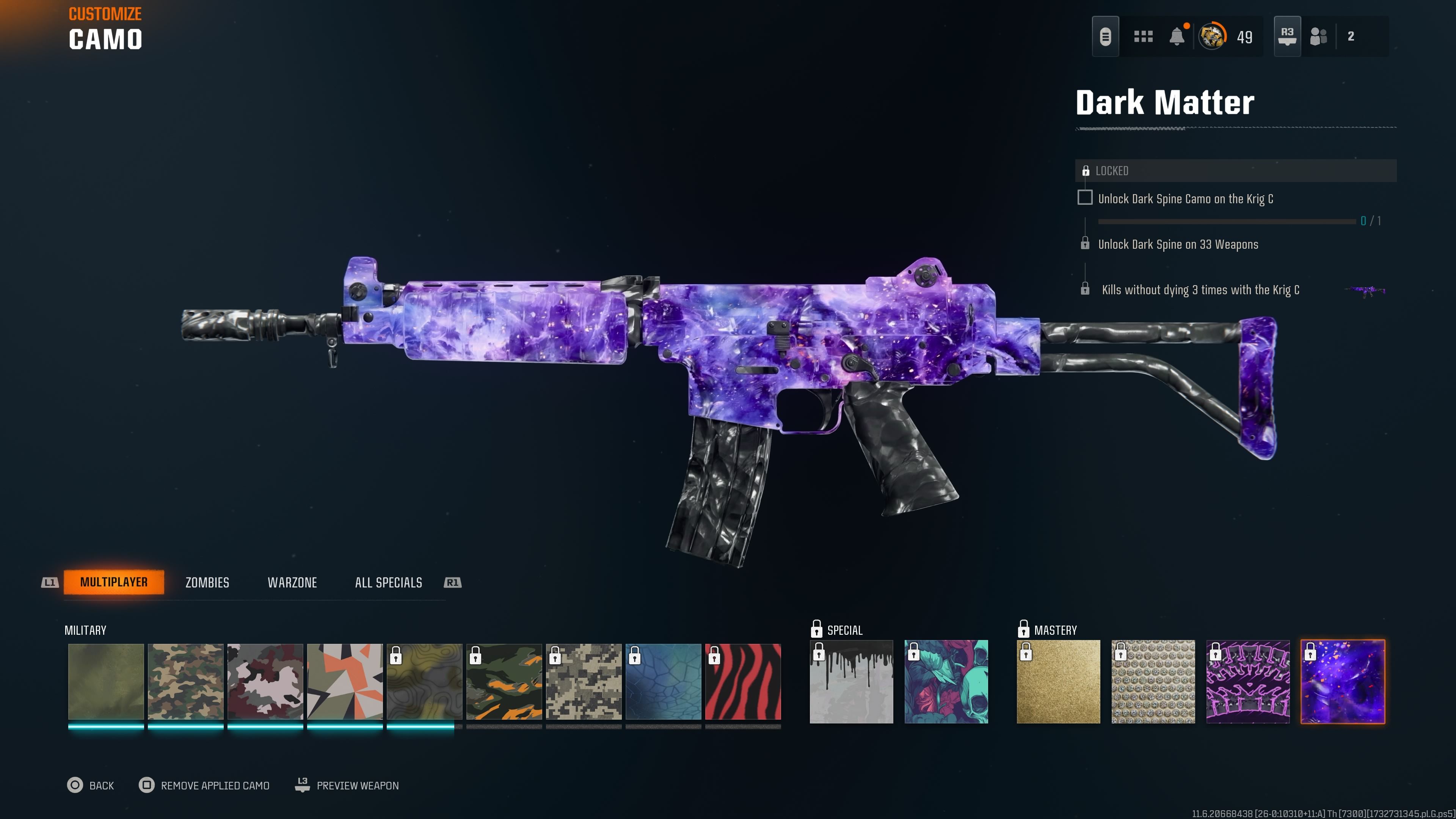Screen dimensions: 1456x819
Task: Switch to the Multiplayer camo tab
Action: (x=114, y=582)
